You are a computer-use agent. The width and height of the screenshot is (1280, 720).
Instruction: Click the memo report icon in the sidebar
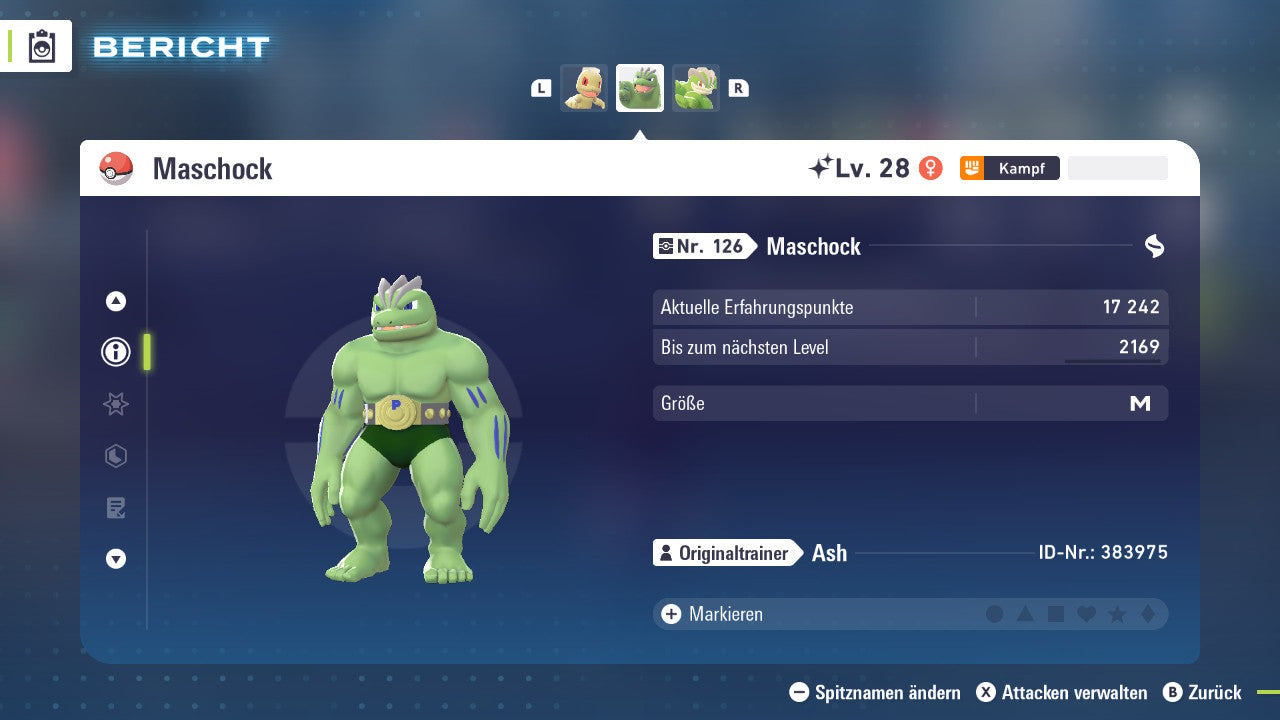point(116,507)
